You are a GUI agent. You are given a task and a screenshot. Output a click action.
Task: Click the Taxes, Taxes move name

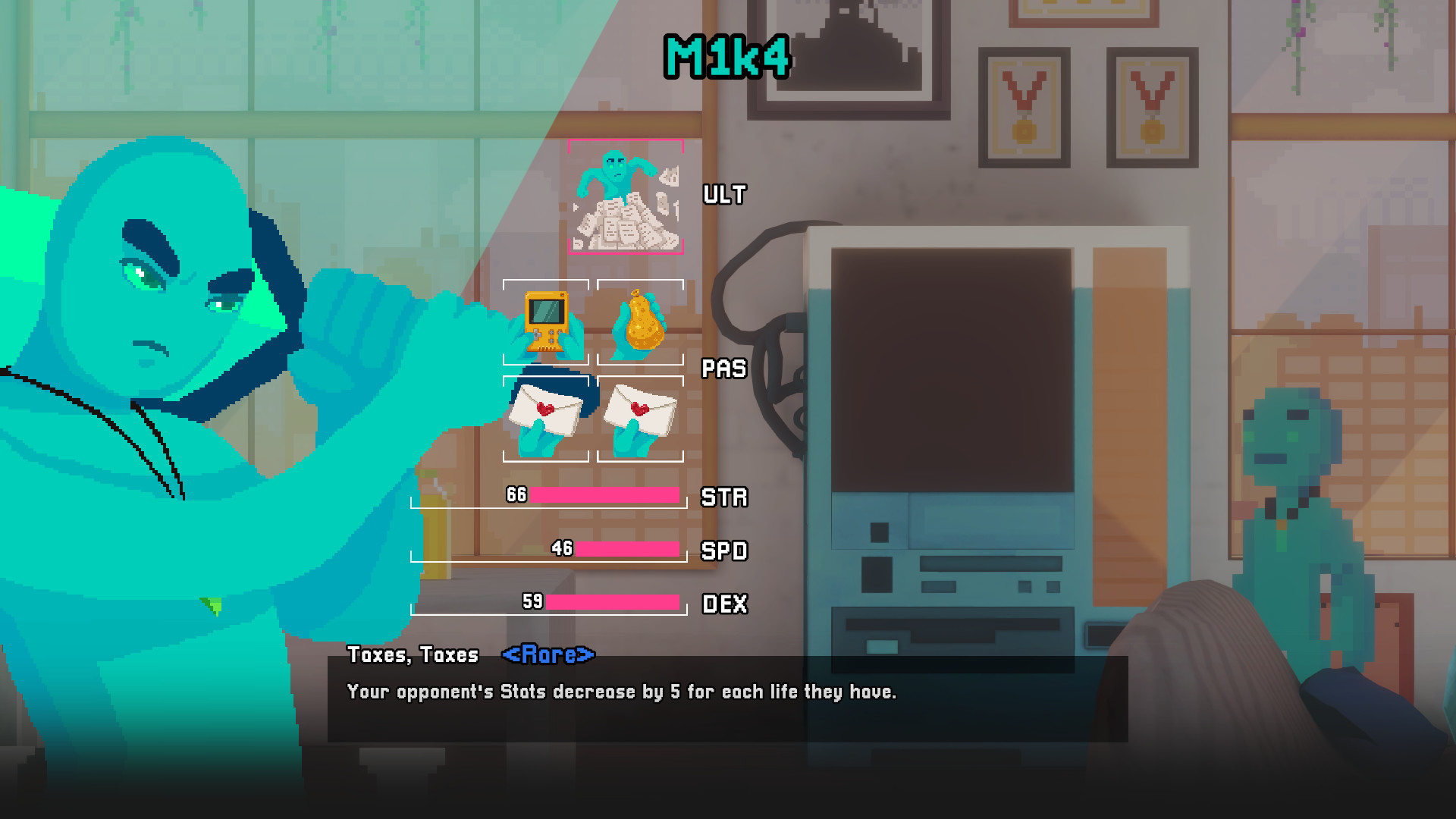[x=413, y=655]
